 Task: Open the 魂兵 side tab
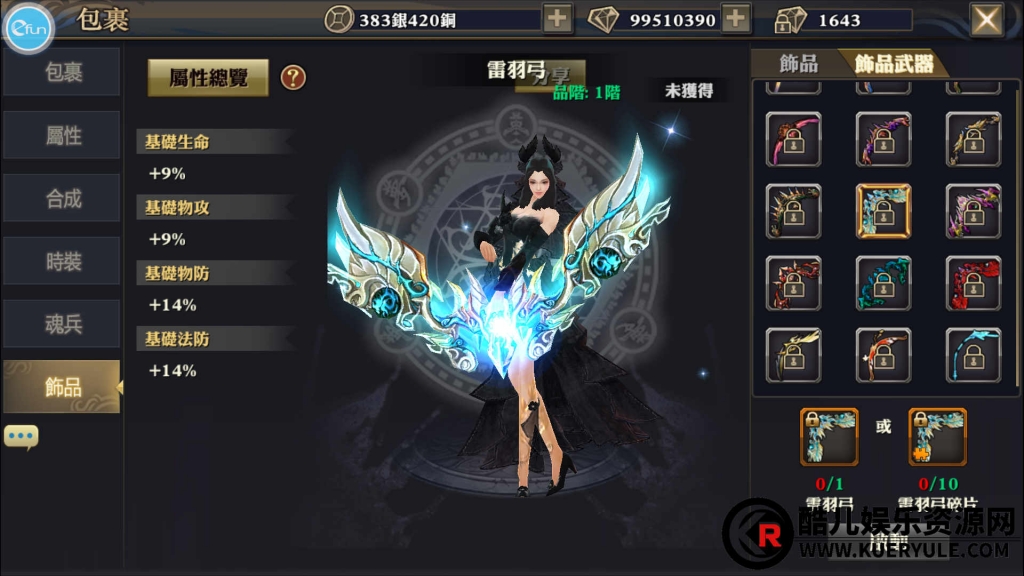(62, 325)
